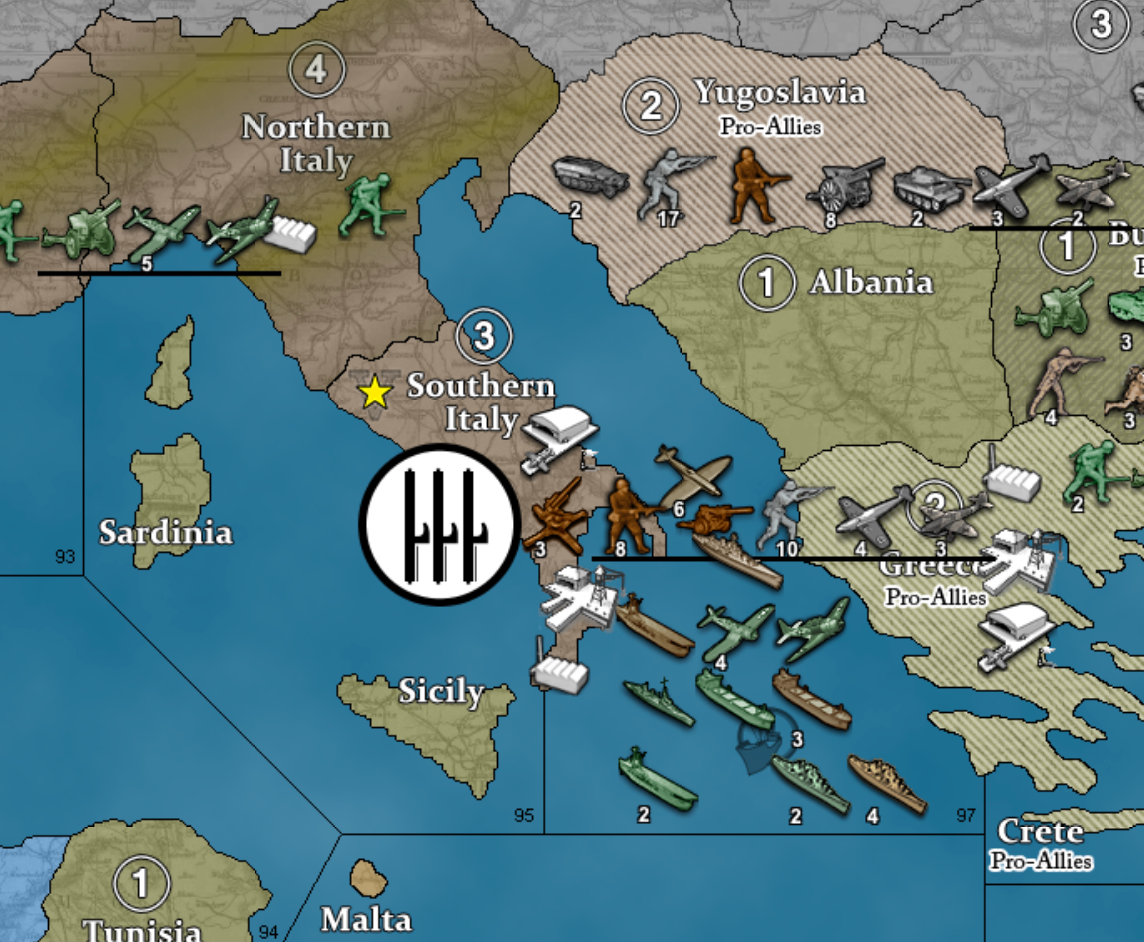Select the Sardinia island territory
Viewport: 1144px width, 942px height.
167,530
